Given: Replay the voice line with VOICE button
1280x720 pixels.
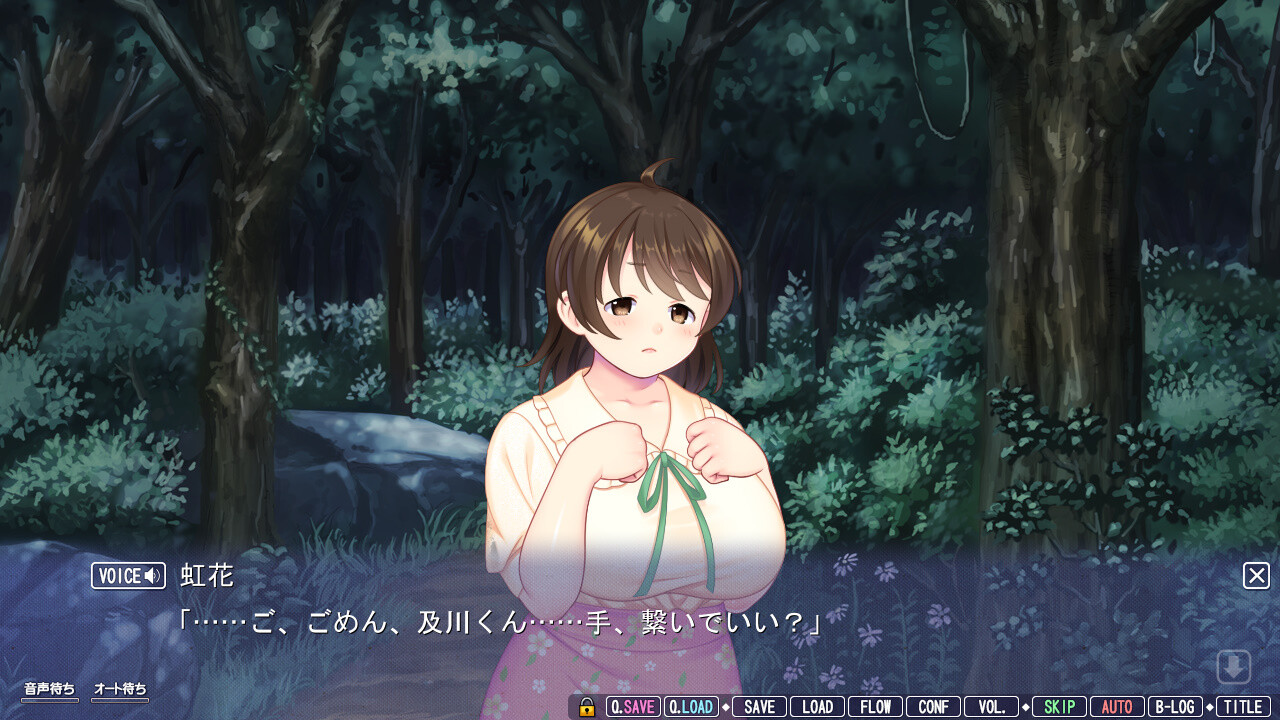Looking at the screenshot, I should pyautogui.click(x=128, y=576).
